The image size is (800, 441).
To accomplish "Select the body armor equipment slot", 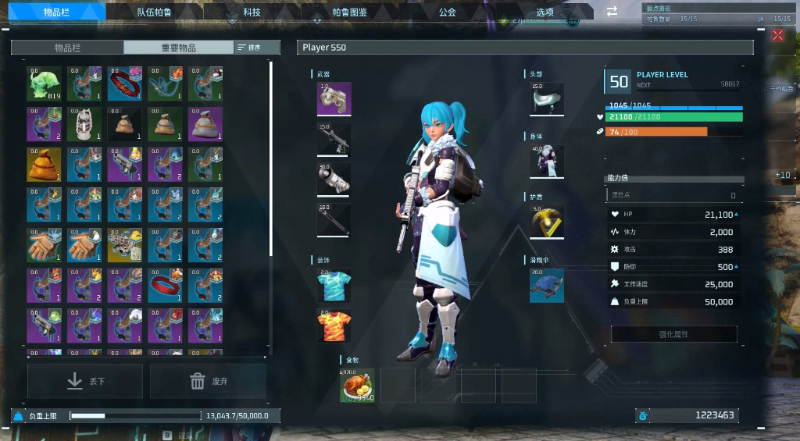I will point(547,161).
